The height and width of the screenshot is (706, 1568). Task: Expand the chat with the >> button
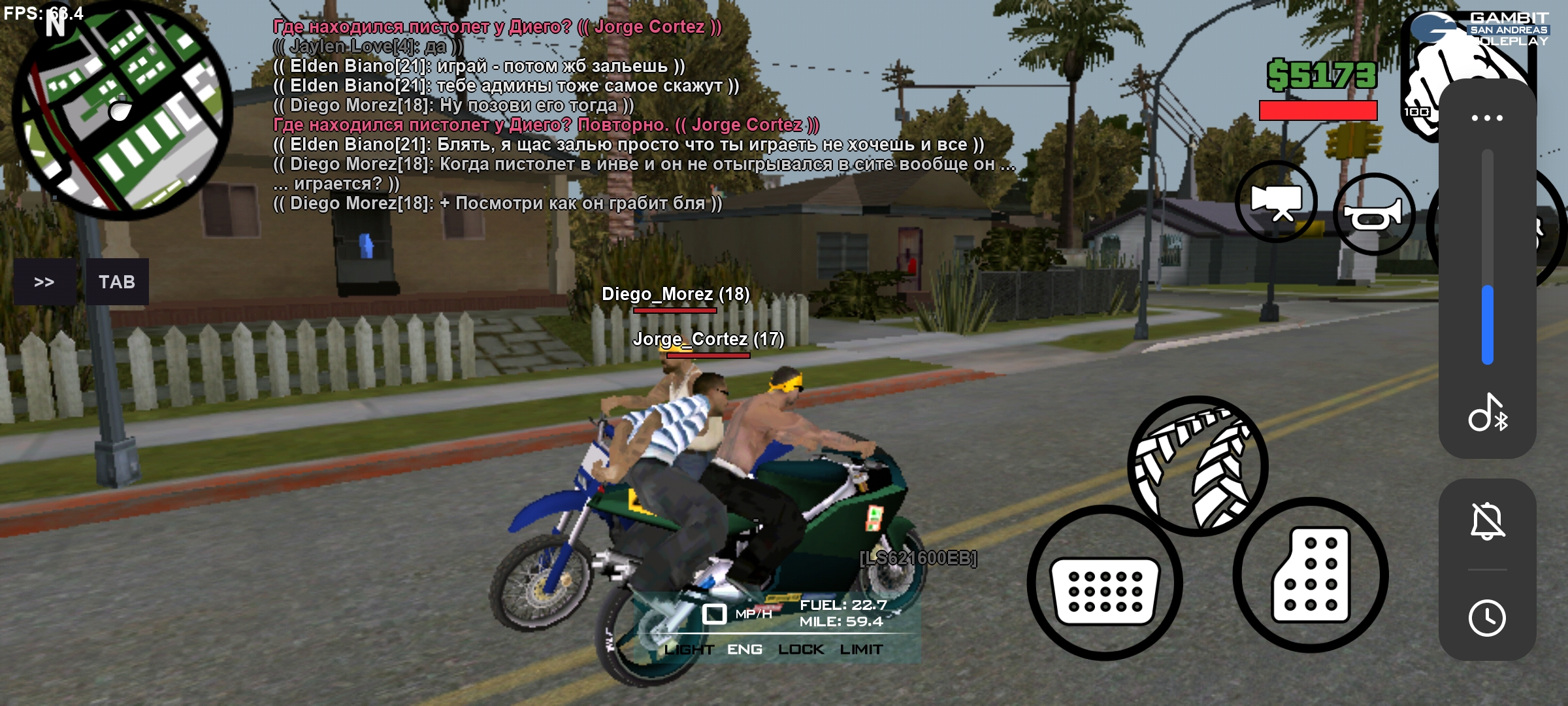click(44, 282)
